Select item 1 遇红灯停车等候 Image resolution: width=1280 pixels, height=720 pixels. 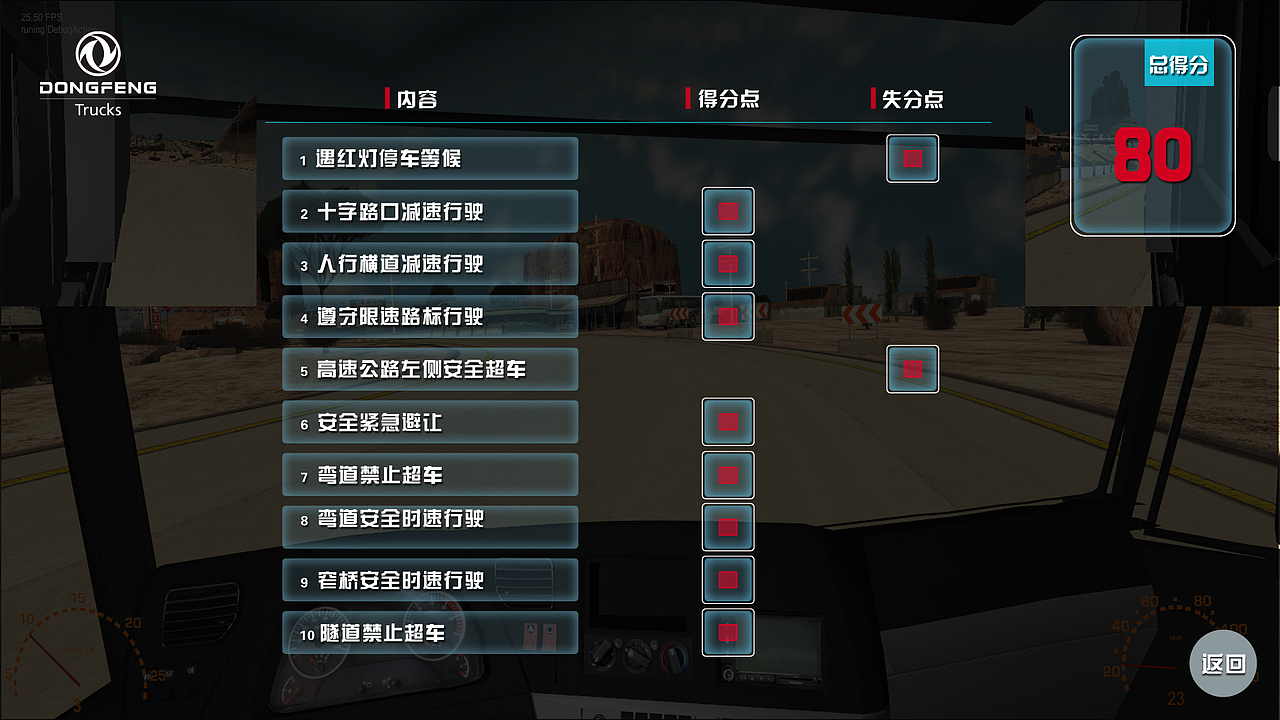[x=430, y=158]
